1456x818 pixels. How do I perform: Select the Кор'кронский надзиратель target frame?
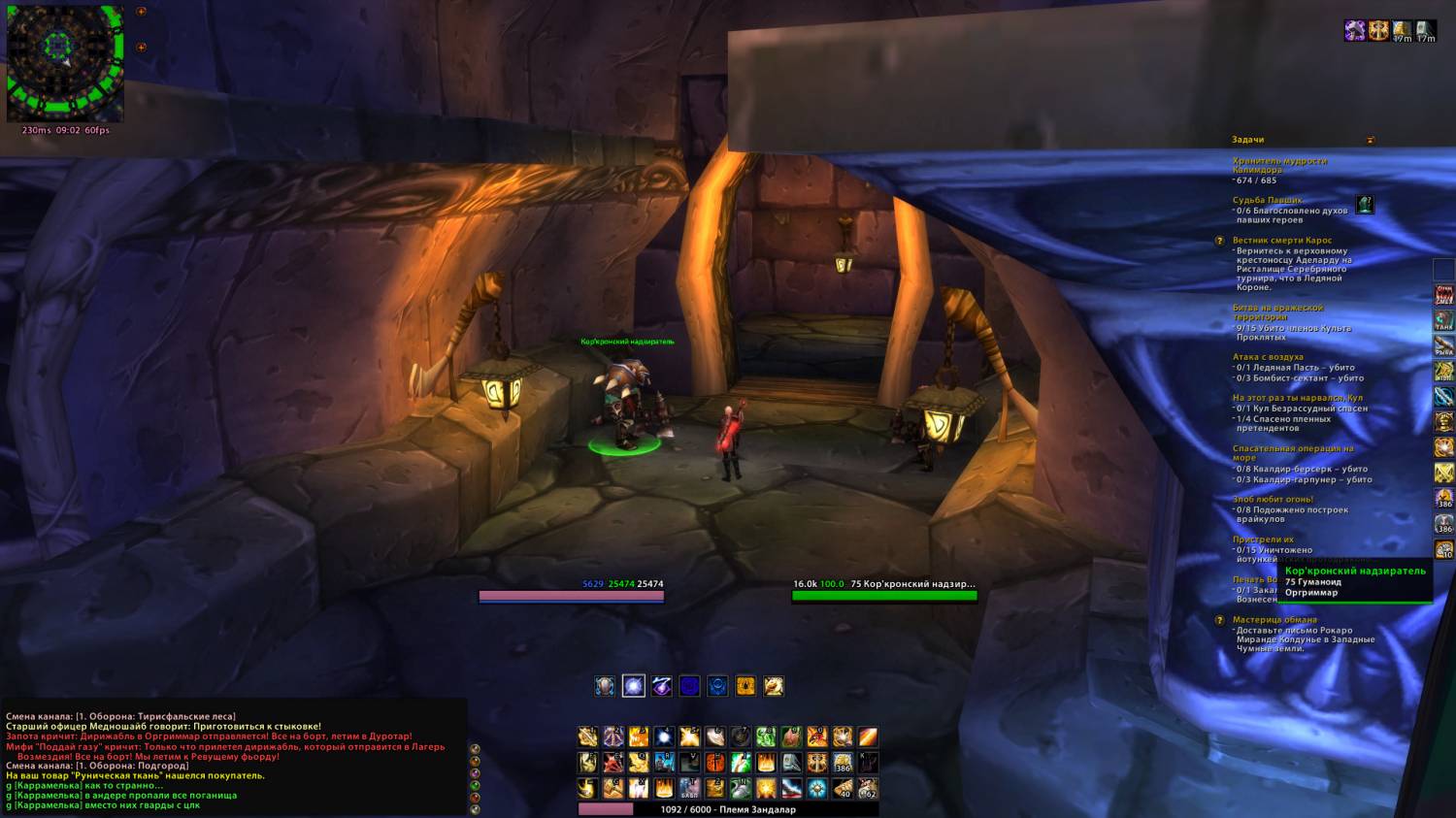[884, 591]
